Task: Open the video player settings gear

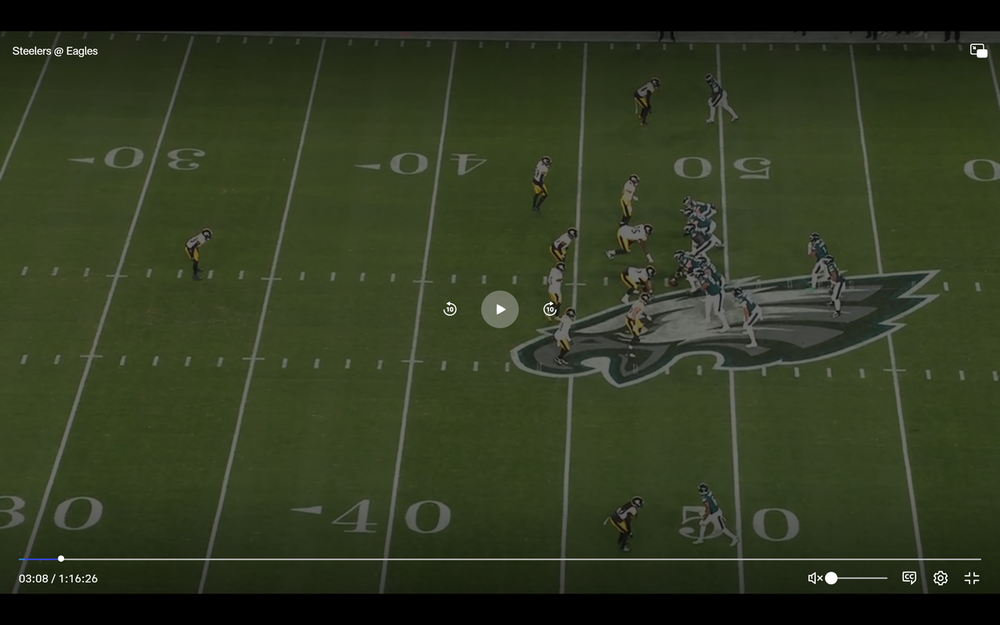Action: click(x=940, y=578)
